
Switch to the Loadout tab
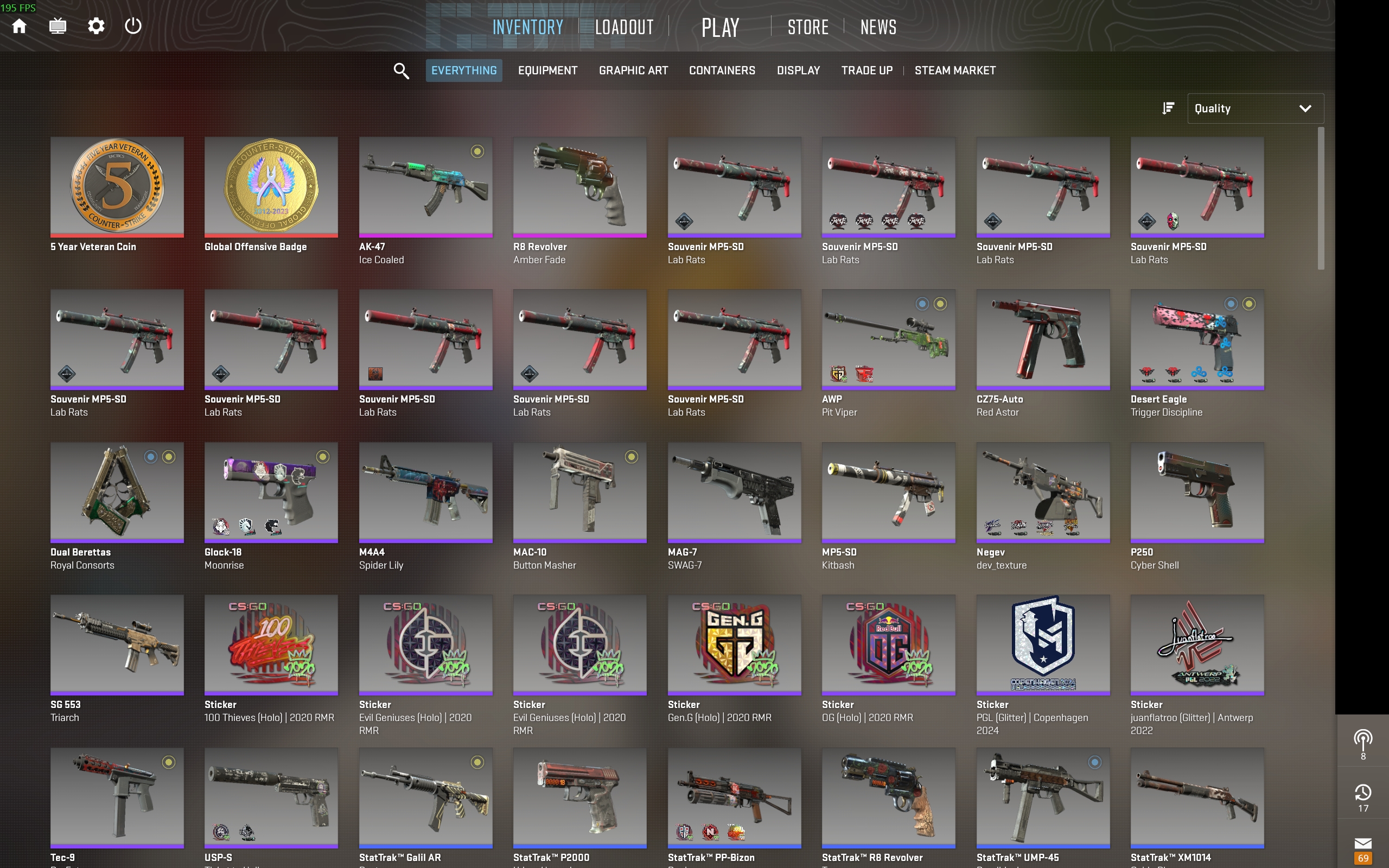tap(624, 27)
